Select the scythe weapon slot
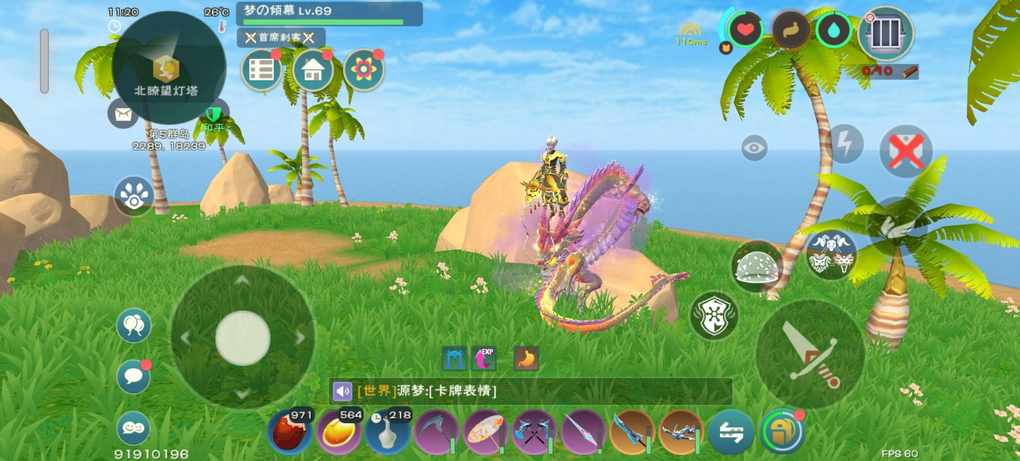This screenshot has width=1020, height=461. (436, 432)
